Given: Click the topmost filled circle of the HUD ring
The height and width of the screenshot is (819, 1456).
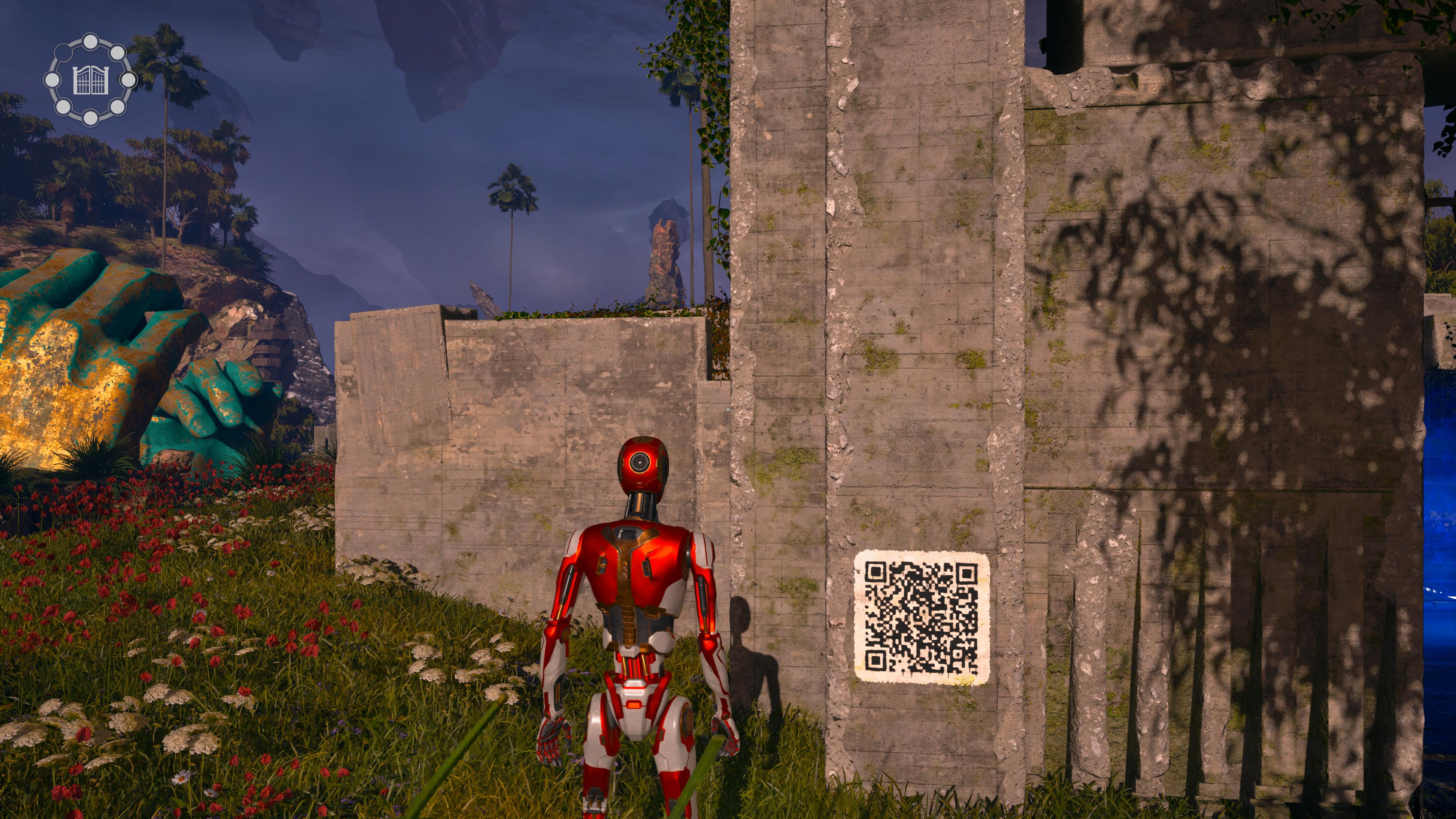Looking at the screenshot, I should (x=91, y=42).
